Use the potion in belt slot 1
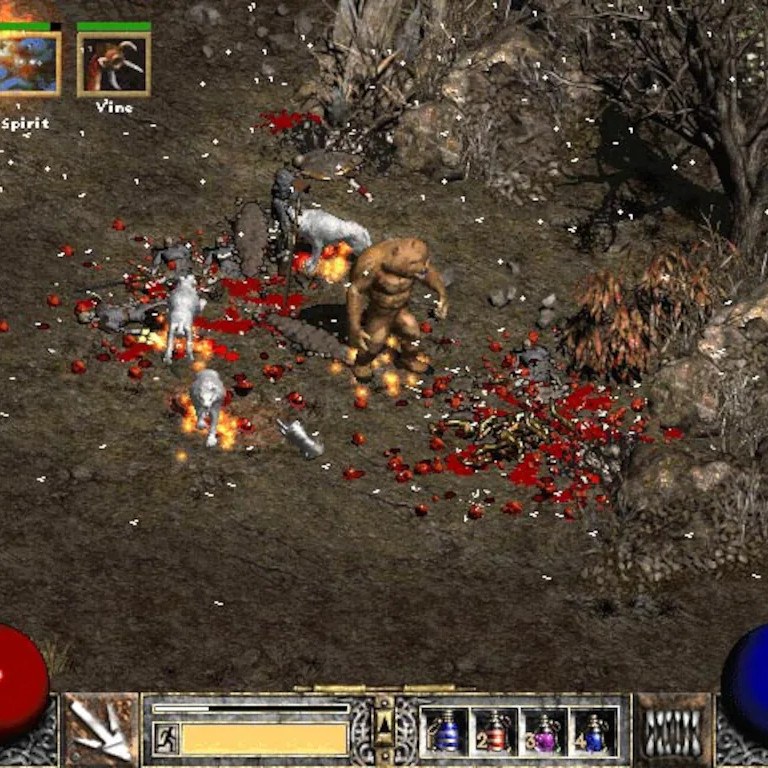 click(x=446, y=732)
